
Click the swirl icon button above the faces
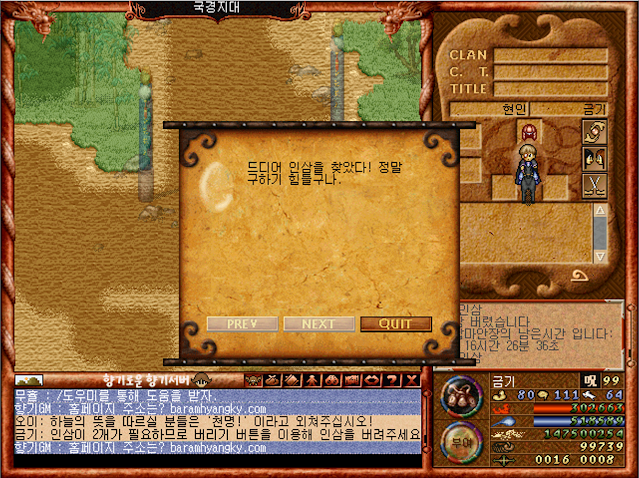(x=595, y=132)
